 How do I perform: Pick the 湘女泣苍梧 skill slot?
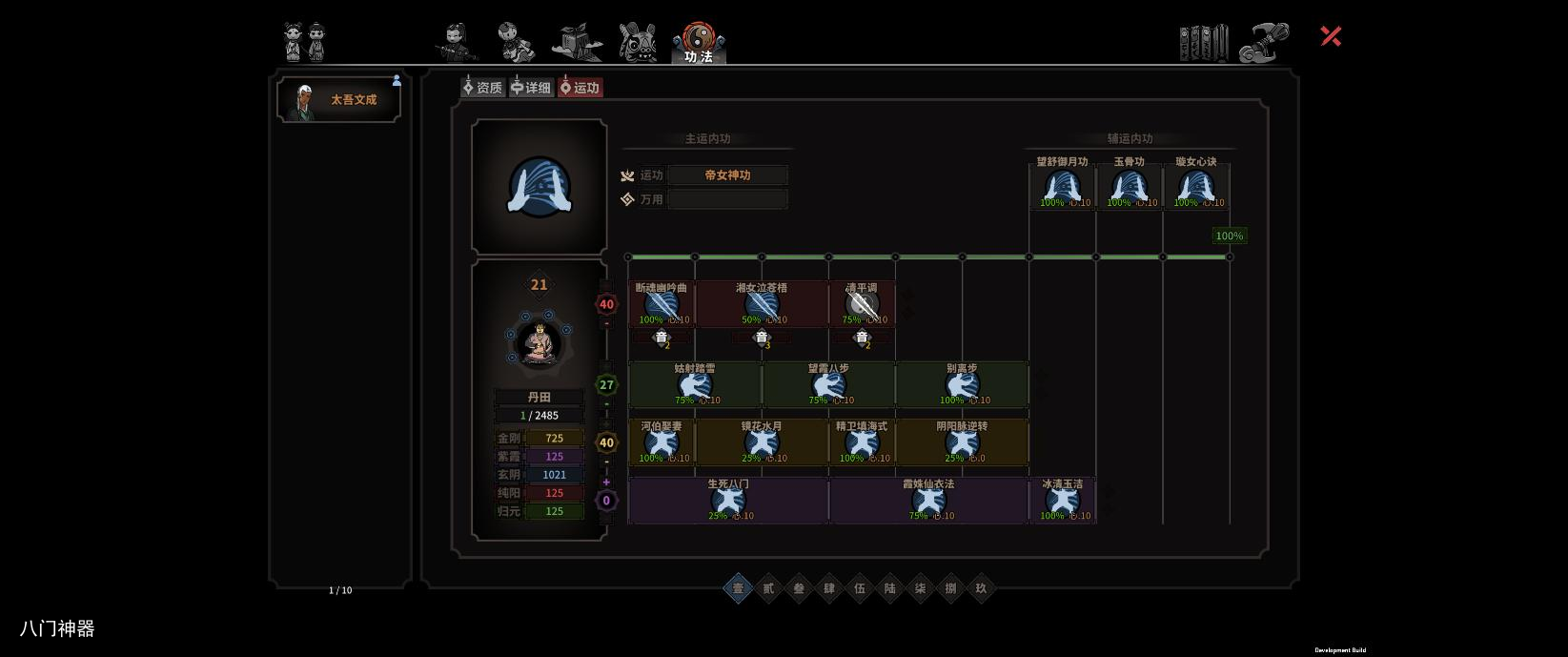click(762, 304)
